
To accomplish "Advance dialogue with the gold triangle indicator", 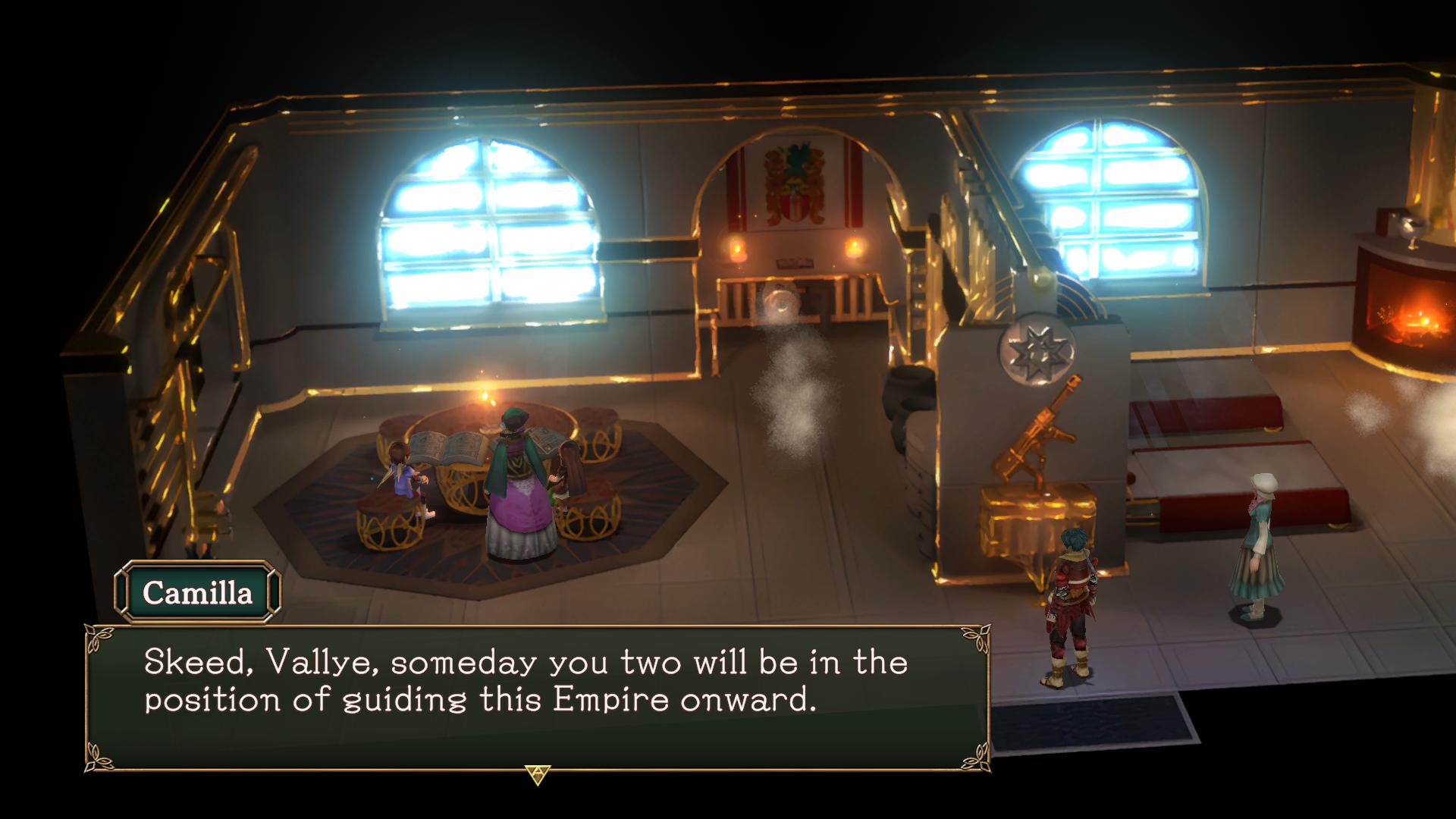I will point(536,774).
